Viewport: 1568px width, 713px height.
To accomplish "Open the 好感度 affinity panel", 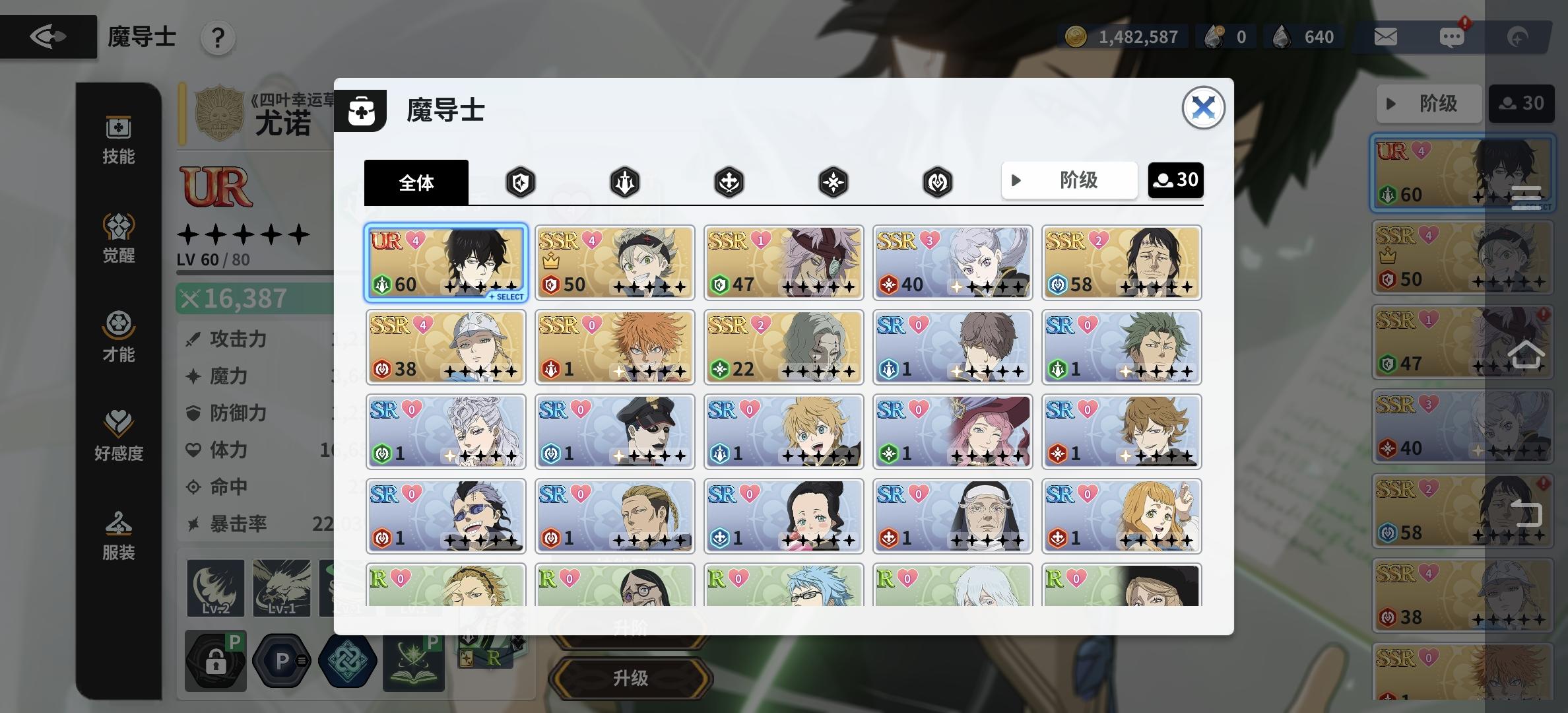I will (117, 436).
